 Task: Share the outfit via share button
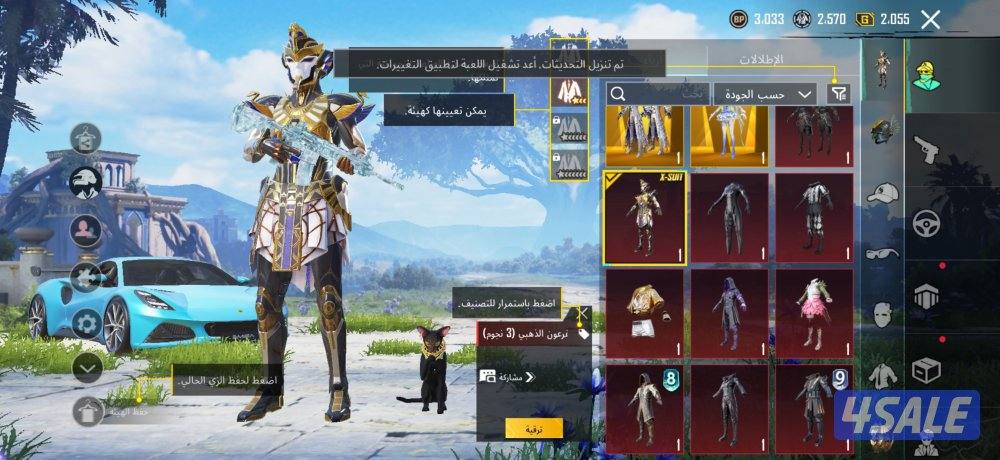[x=510, y=377]
